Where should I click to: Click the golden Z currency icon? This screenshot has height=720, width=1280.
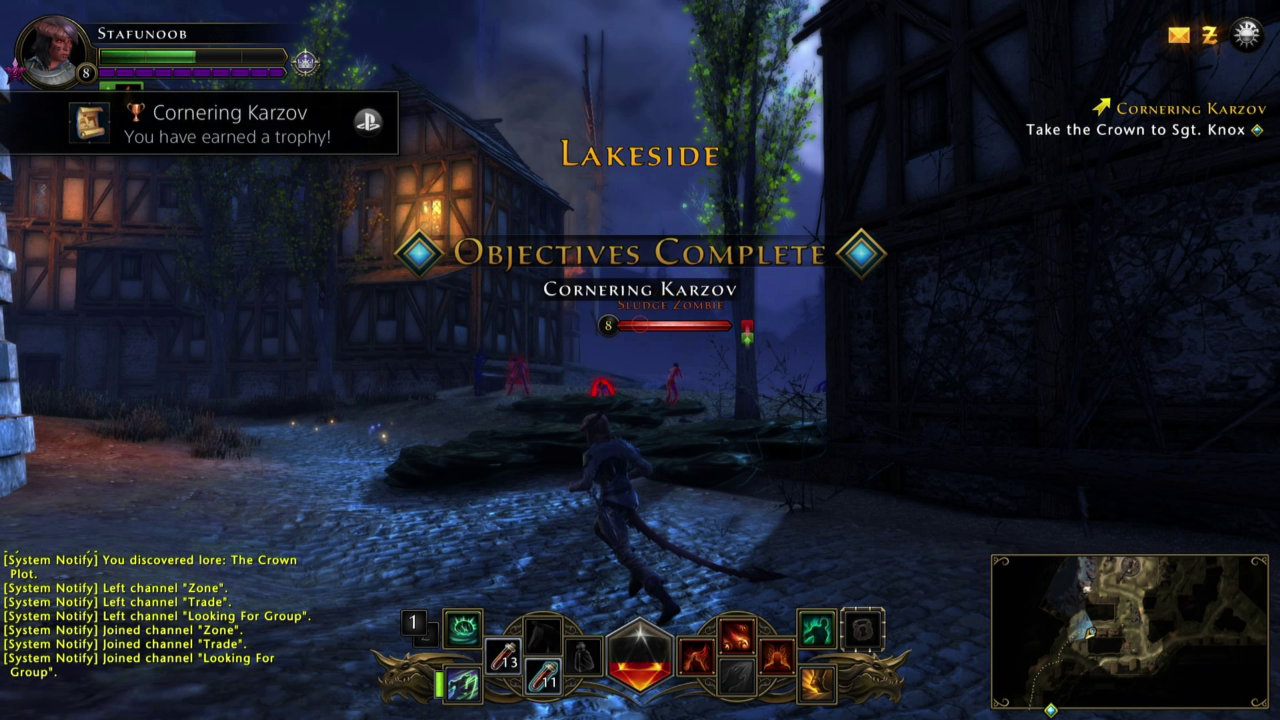(1210, 36)
